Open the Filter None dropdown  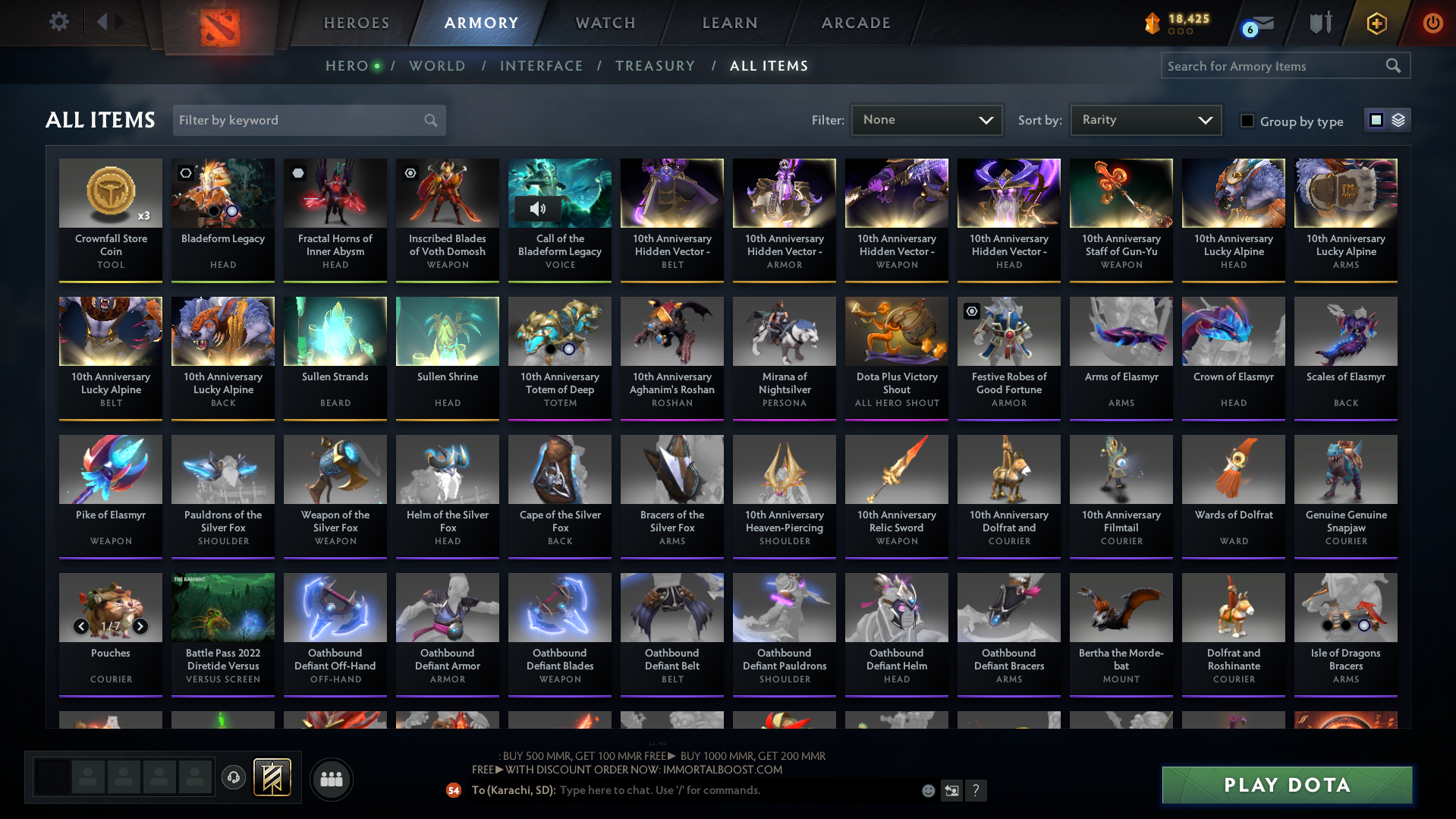(x=926, y=119)
